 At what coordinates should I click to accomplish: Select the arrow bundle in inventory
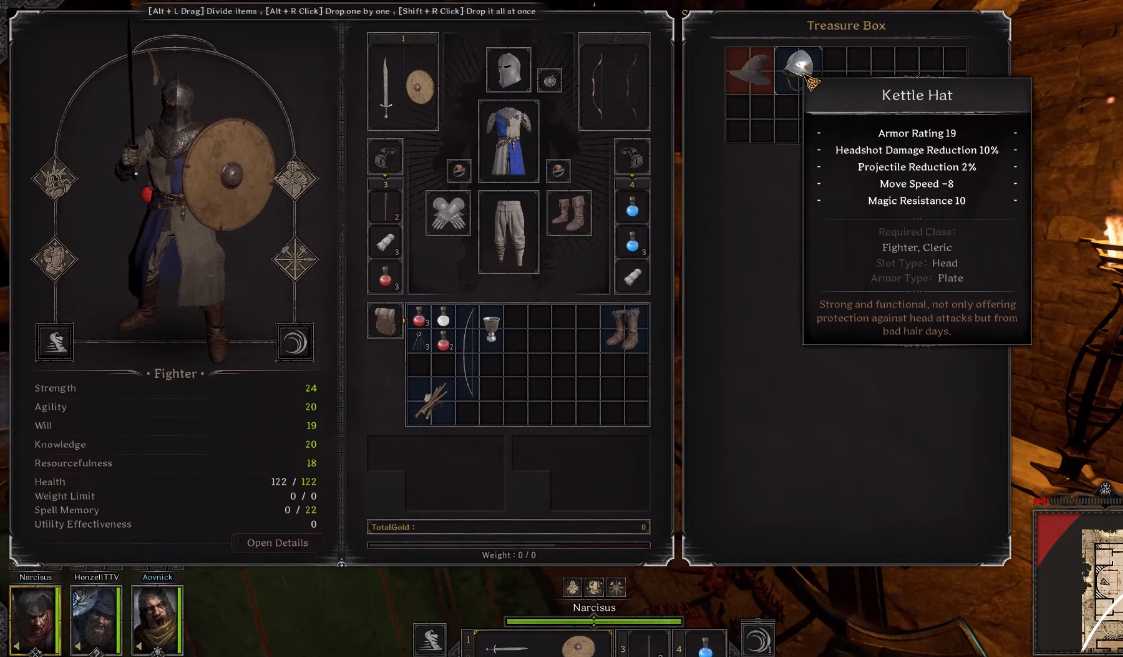point(430,401)
